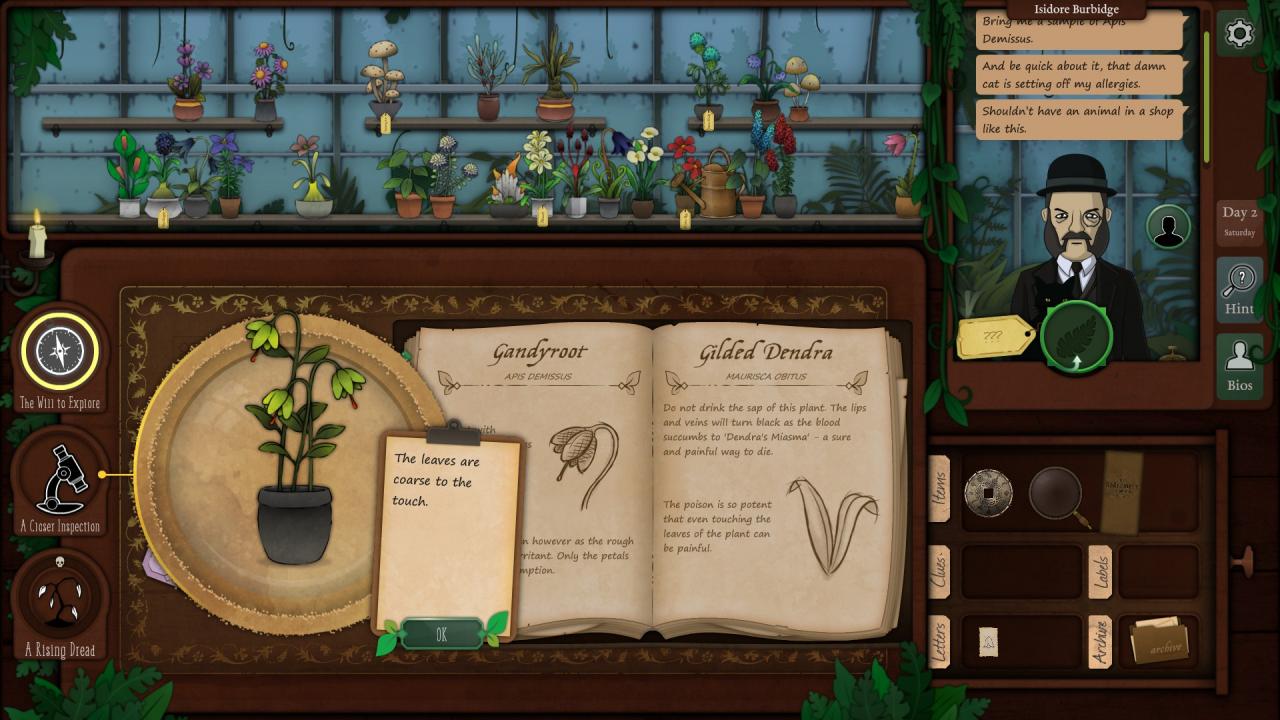Confirm the clipboard note with OK
1280x720 pixels.
point(441,634)
